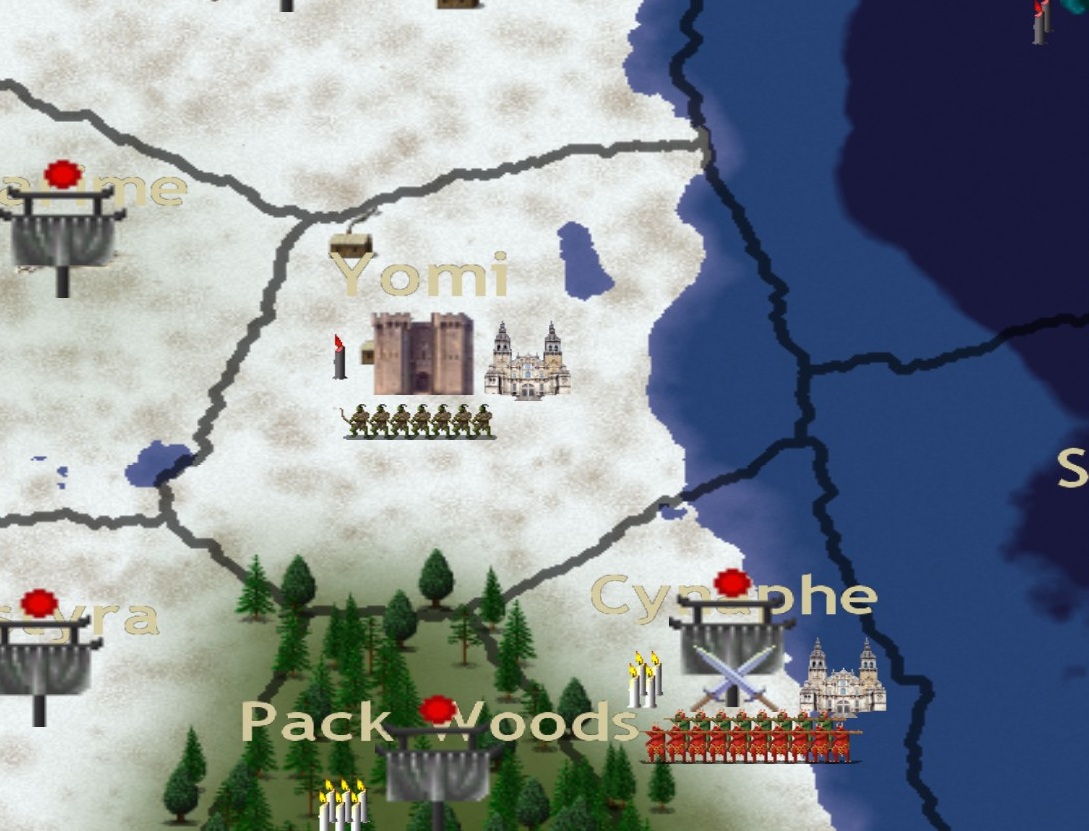Click the single red candle in Yomi
Image resolution: width=1089 pixels, height=831 pixels.
[340, 357]
